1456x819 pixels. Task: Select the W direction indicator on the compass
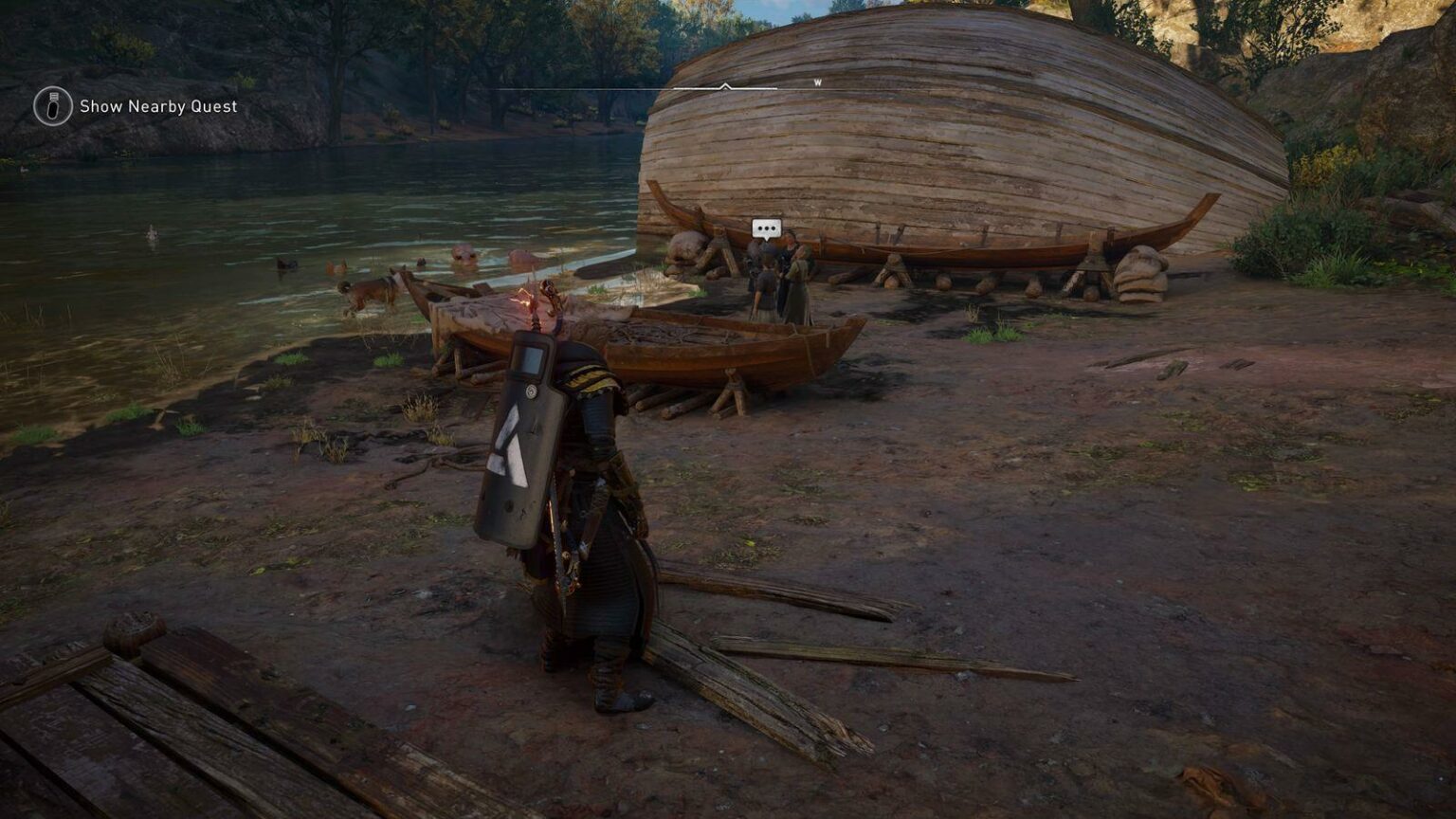tap(818, 82)
